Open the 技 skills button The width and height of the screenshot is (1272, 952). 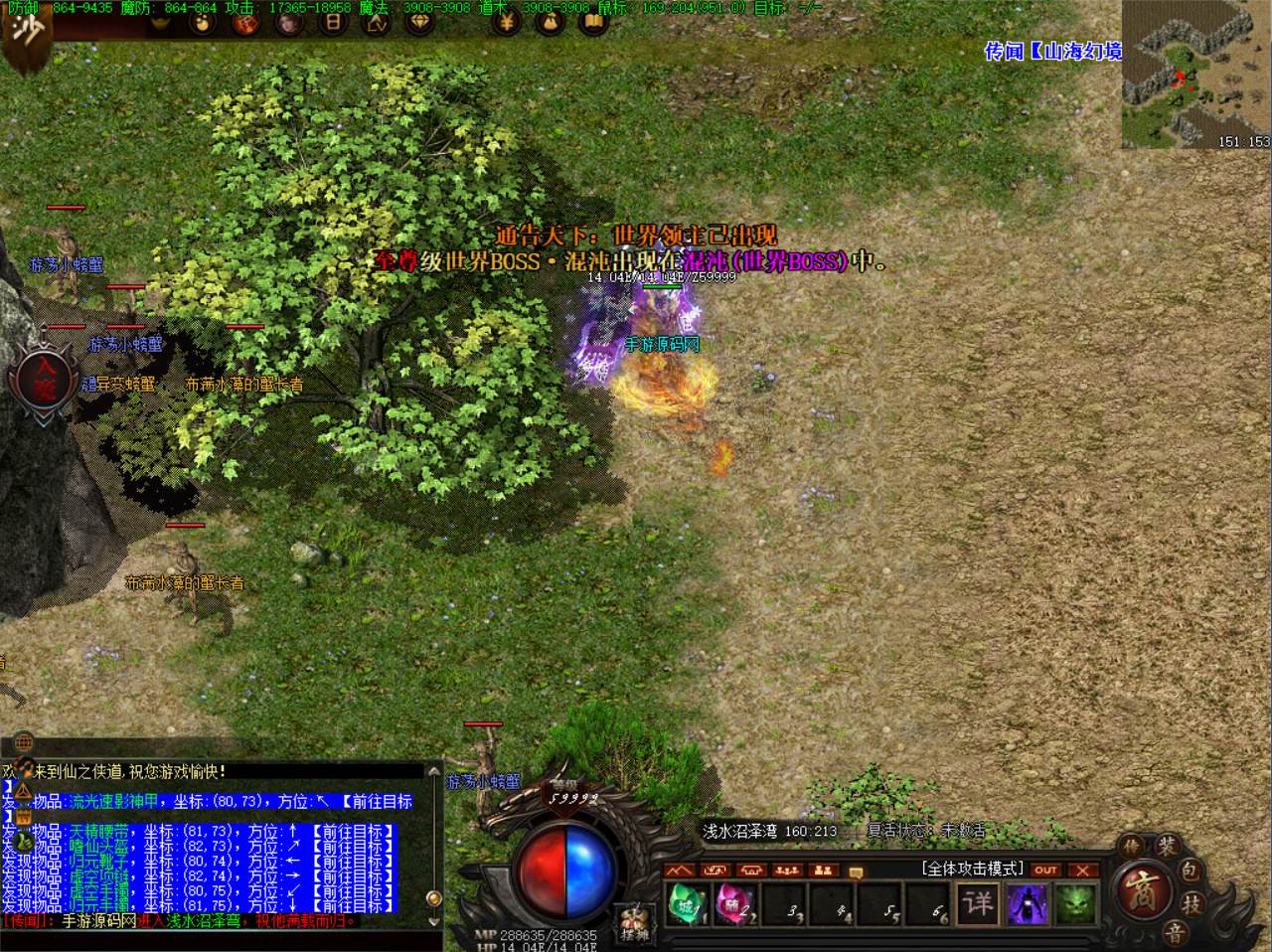(1190, 903)
